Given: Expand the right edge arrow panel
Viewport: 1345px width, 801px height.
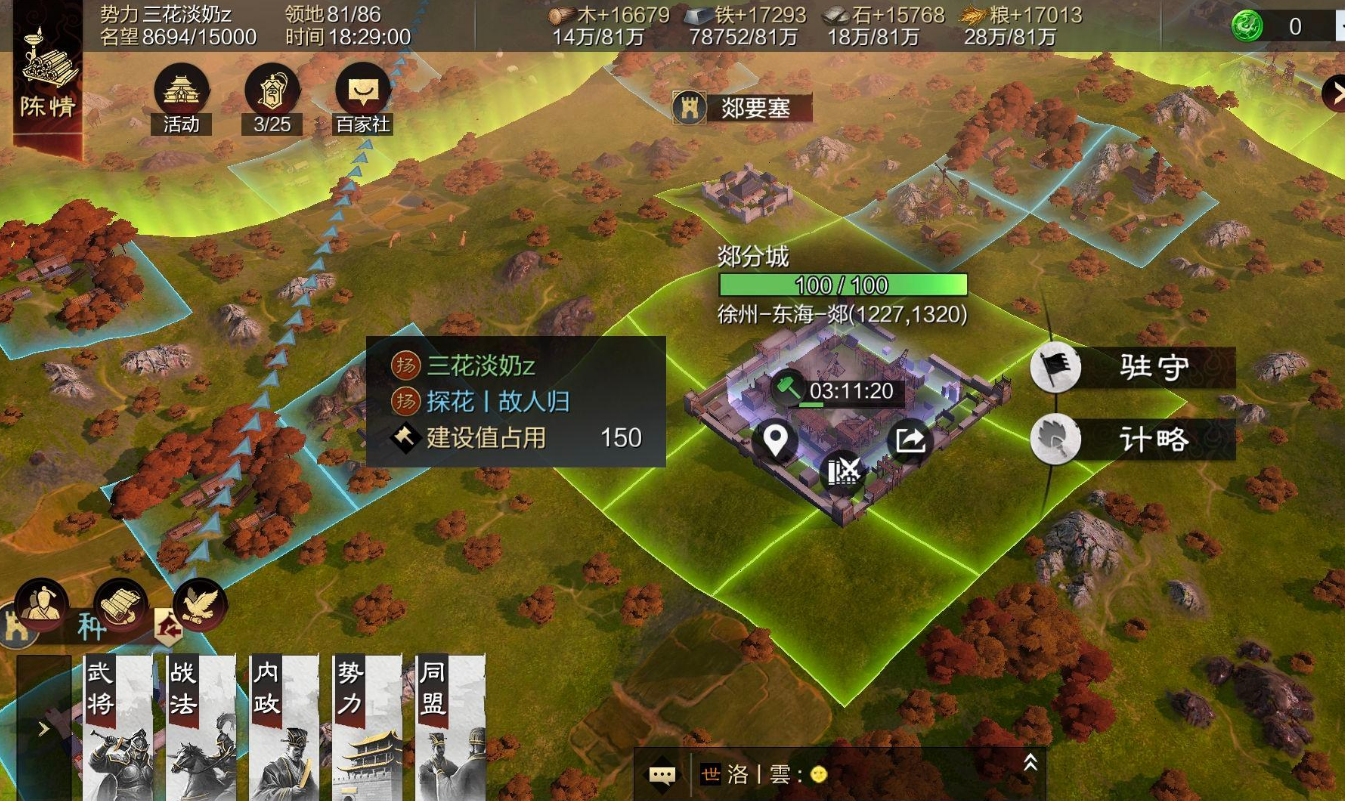Looking at the screenshot, I should pyautogui.click(x=1337, y=93).
